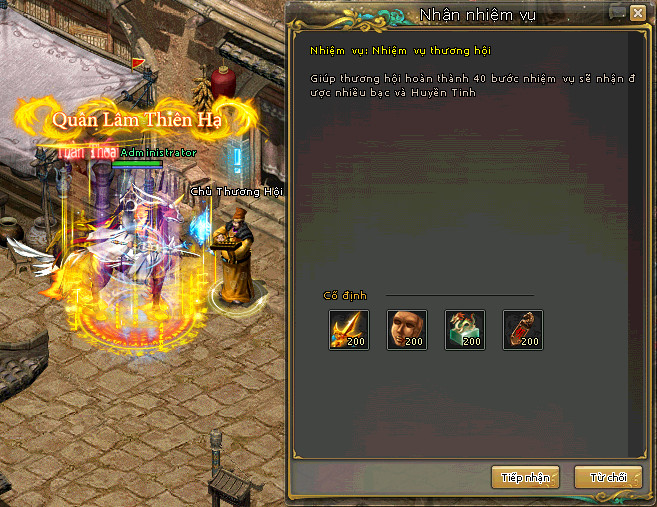Select the jade dragon seal reward
The width and height of the screenshot is (657, 507).
[465, 330]
